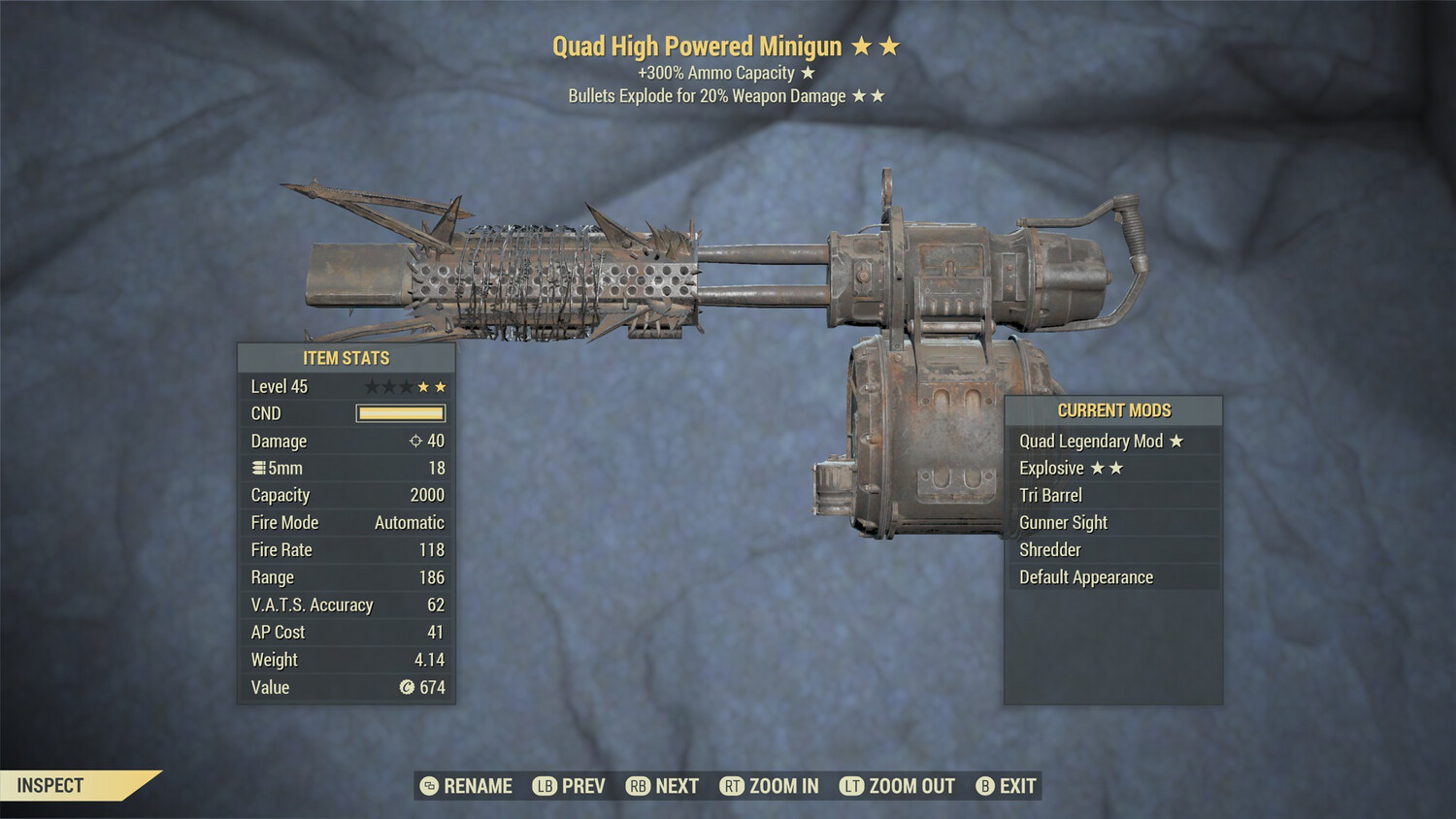Click the CND condition bar
This screenshot has height=819, width=1456.
point(400,413)
